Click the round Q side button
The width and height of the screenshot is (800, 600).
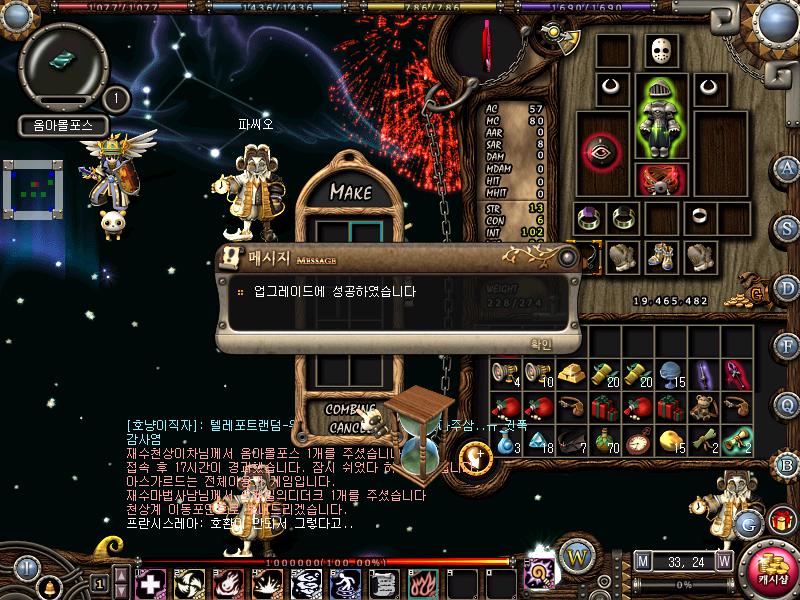[788, 404]
